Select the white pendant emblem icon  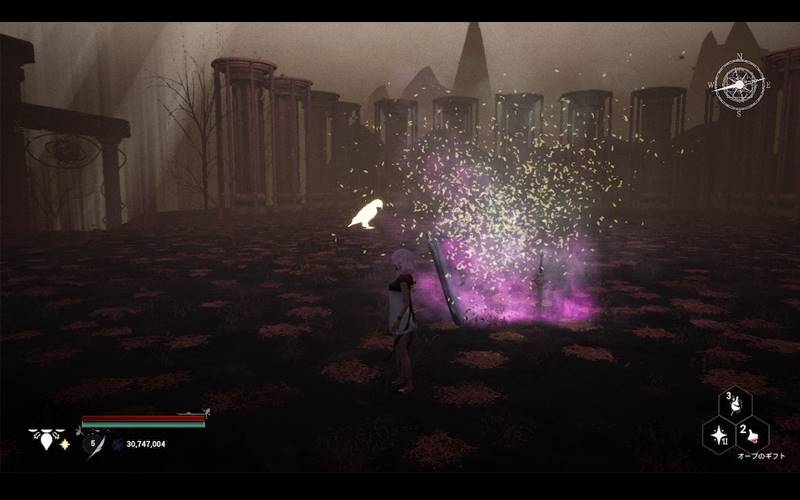(44, 438)
